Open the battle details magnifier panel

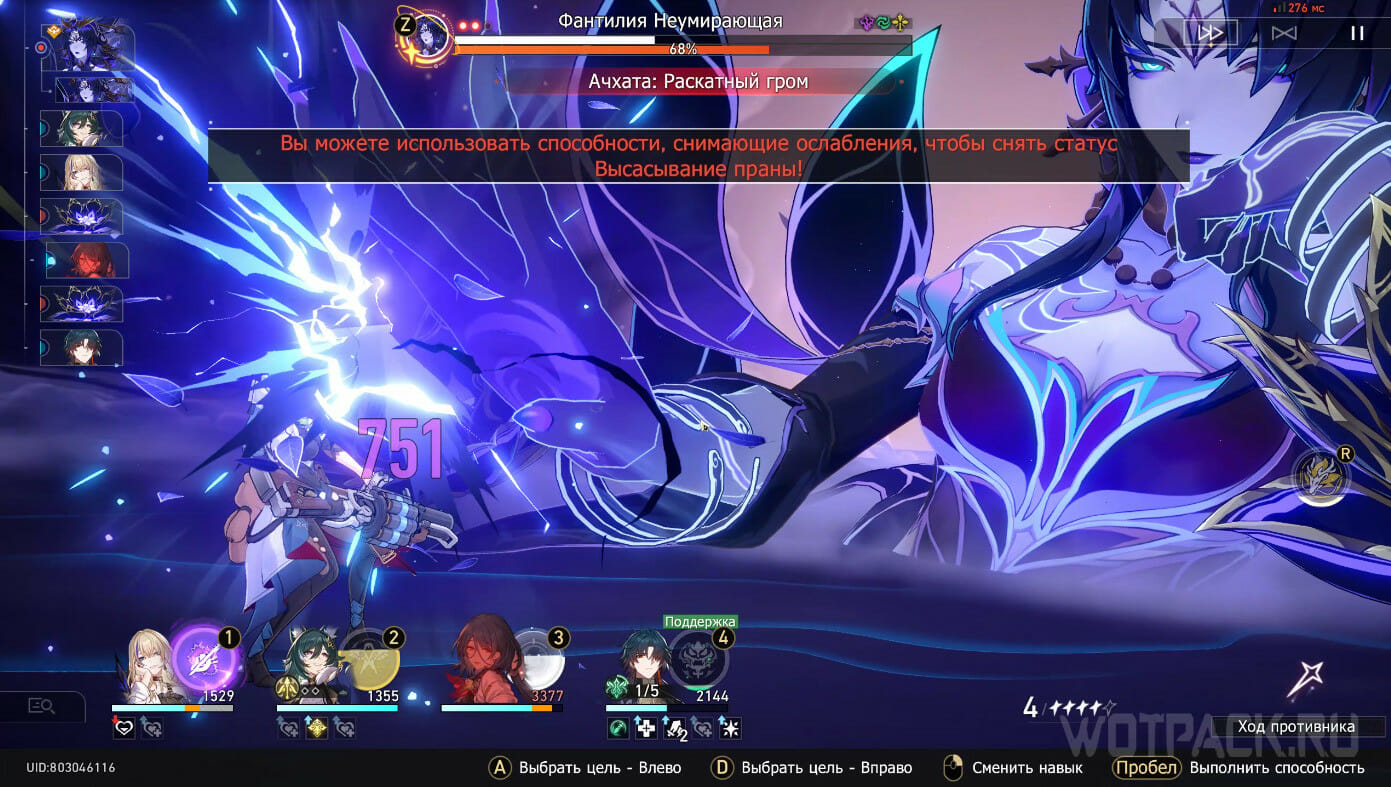(x=41, y=706)
